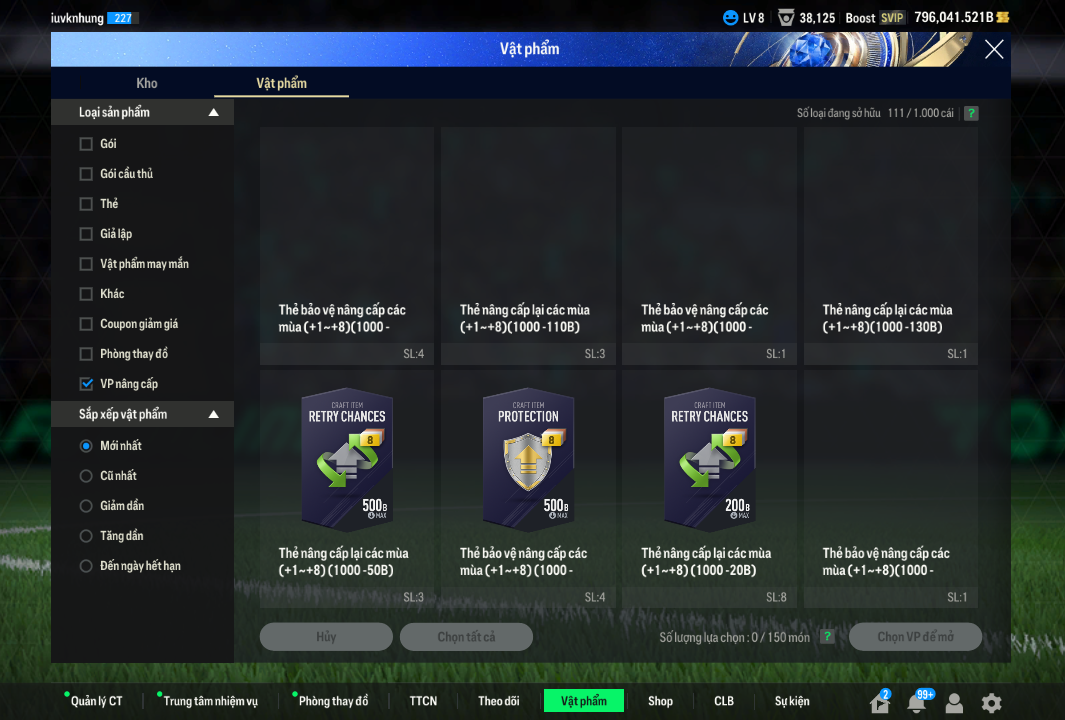Choose the Giảm dần sort option

click(x=86, y=506)
